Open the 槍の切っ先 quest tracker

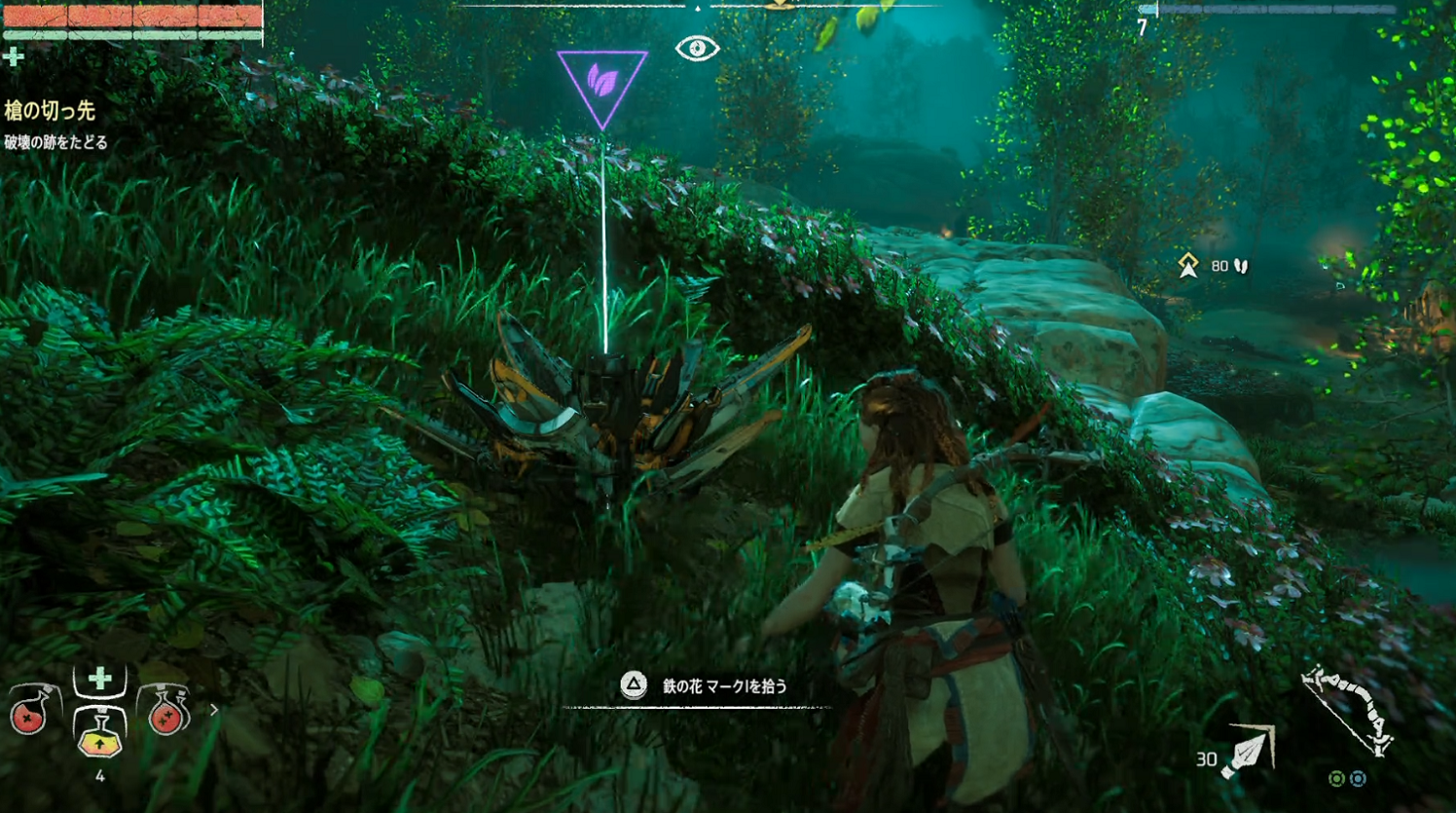pyautogui.click(x=50, y=111)
